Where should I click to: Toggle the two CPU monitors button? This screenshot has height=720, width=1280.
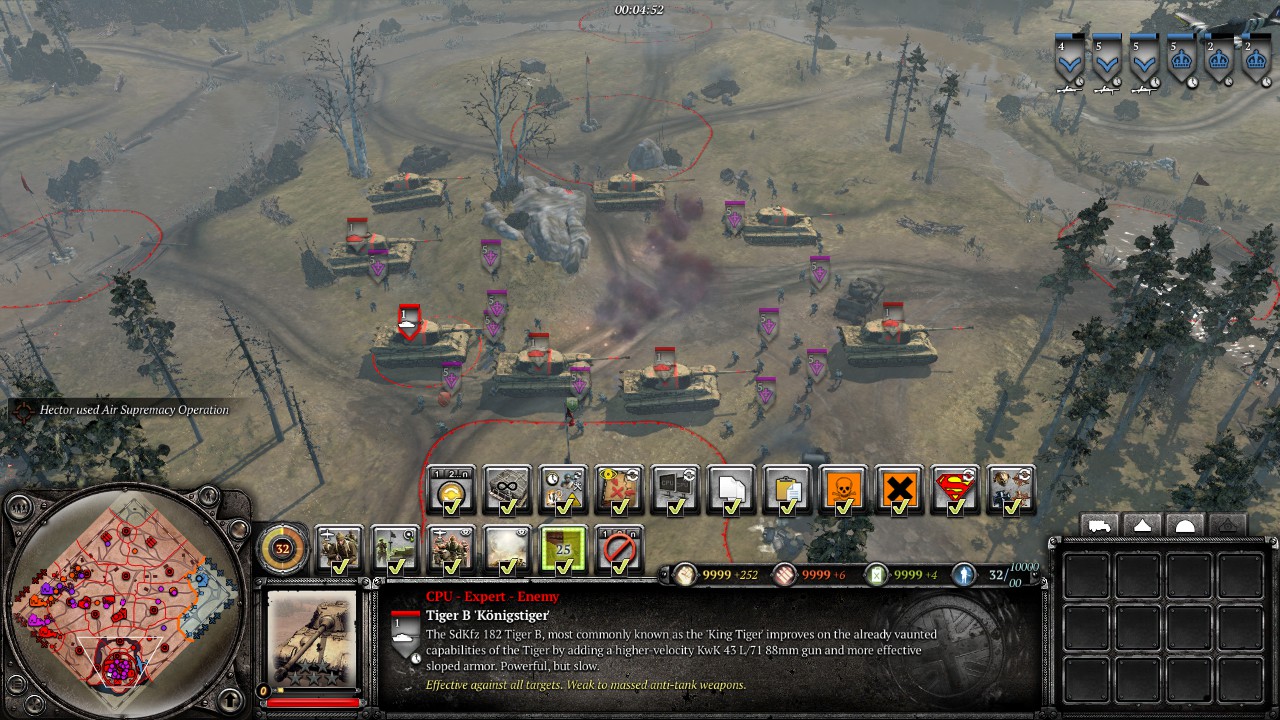(675, 490)
